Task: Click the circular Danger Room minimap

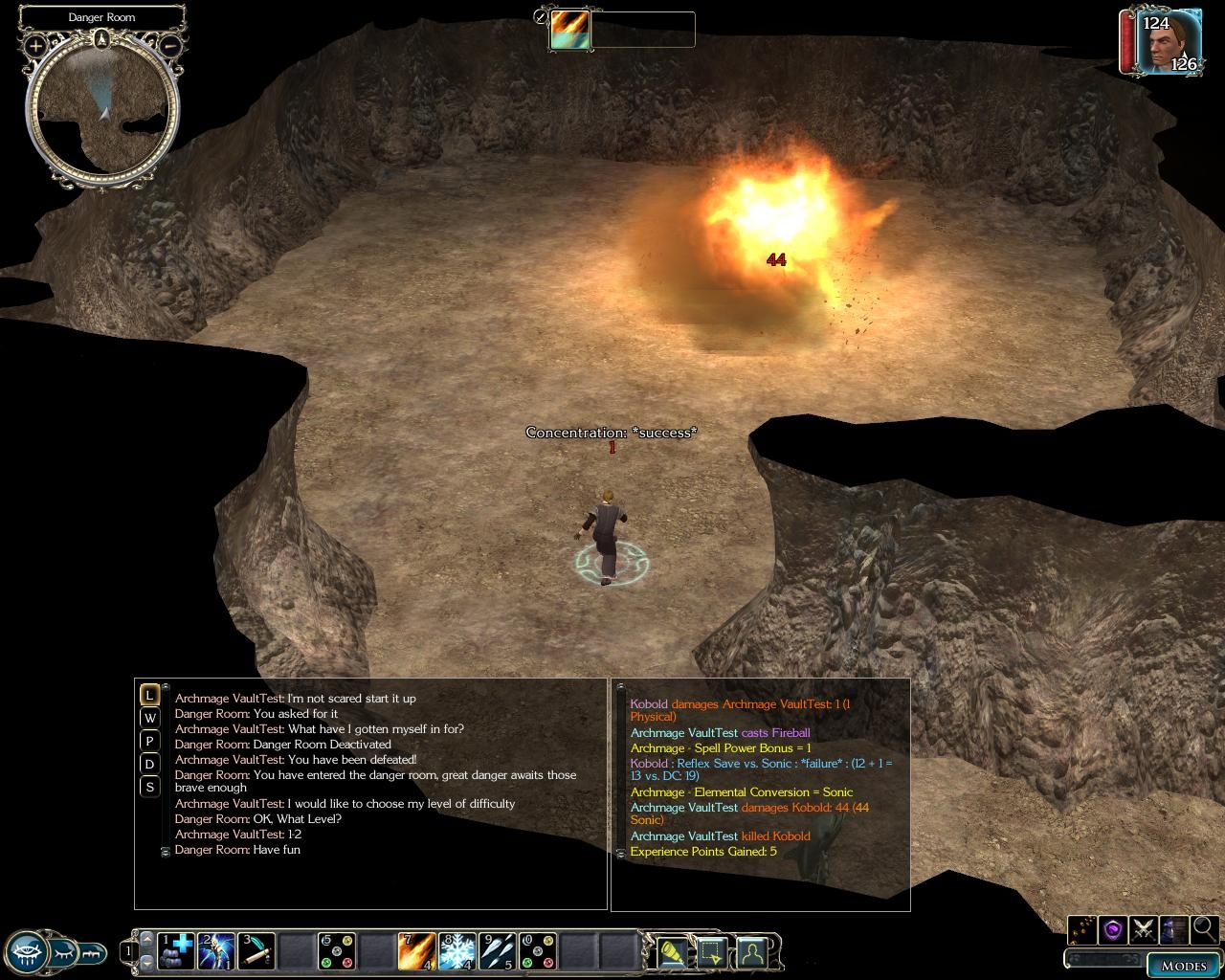Action: pyautogui.click(x=102, y=110)
